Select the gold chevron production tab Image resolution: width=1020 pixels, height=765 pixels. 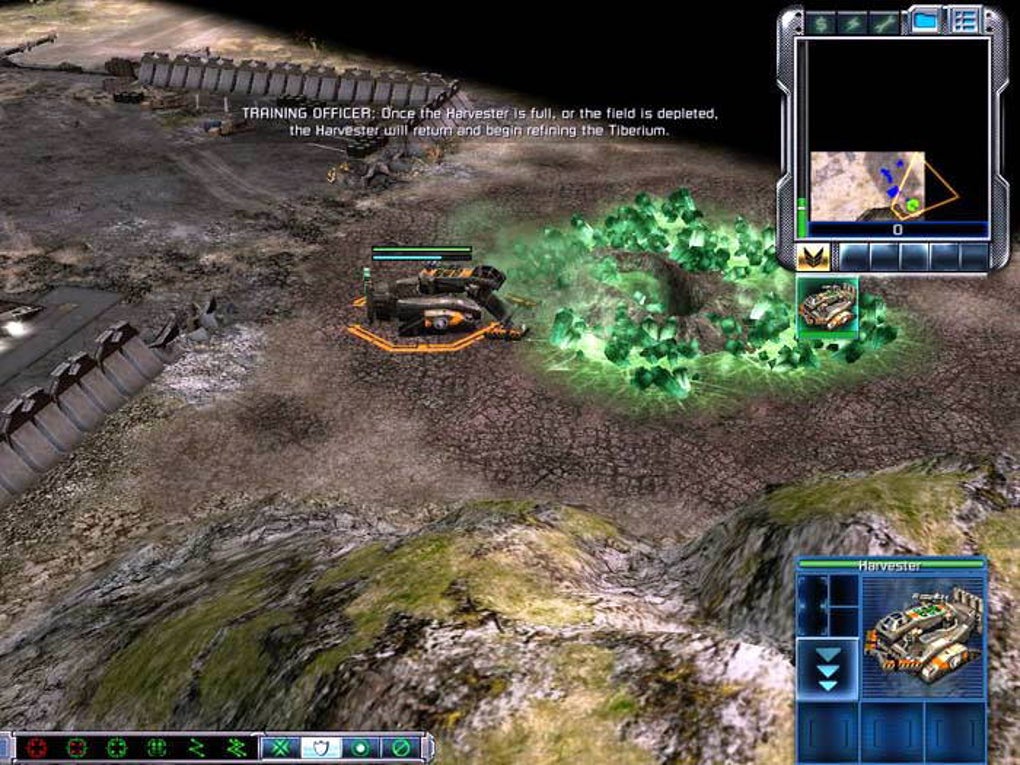[812, 256]
